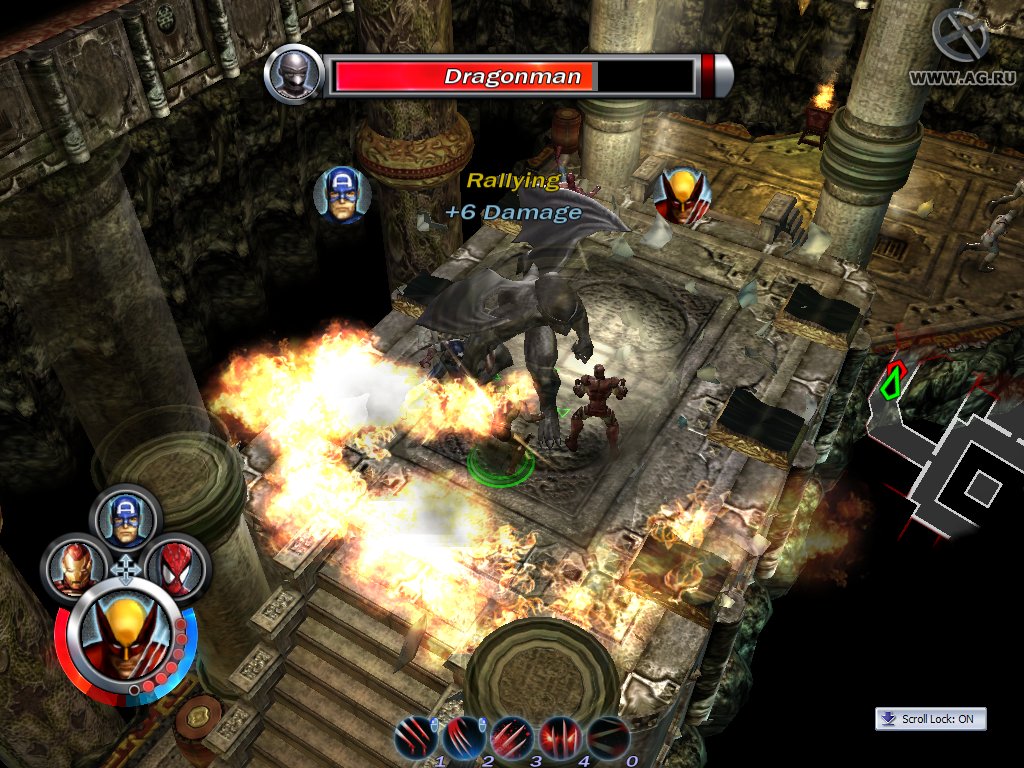Click the Scroll Lock: ON notification
This screenshot has height=768, width=1024.
(x=930, y=719)
